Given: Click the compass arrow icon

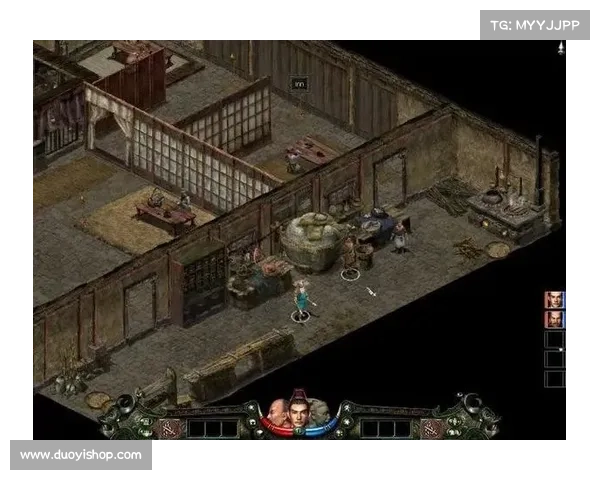Looking at the screenshot, I should point(561,47).
